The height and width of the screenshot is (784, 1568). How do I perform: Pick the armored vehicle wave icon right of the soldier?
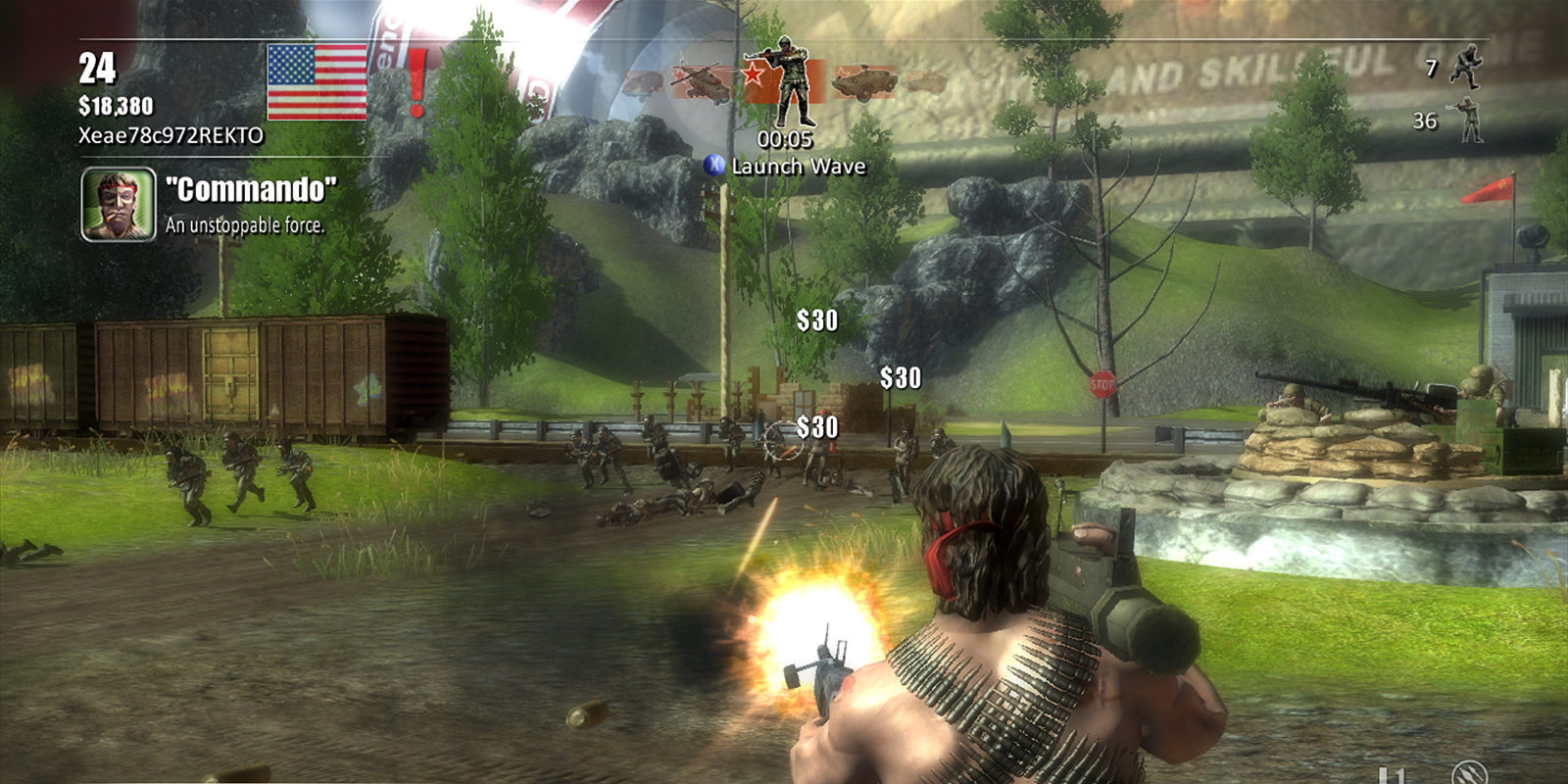pyautogui.click(x=862, y=82)
